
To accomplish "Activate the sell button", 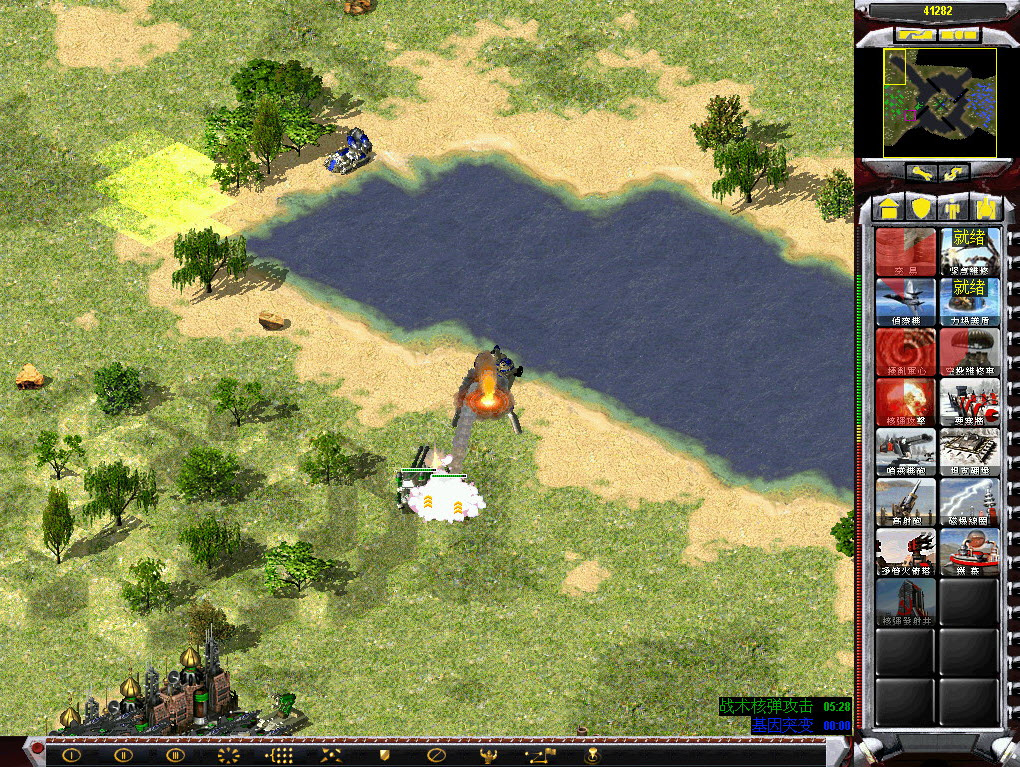I will [954, 174].
